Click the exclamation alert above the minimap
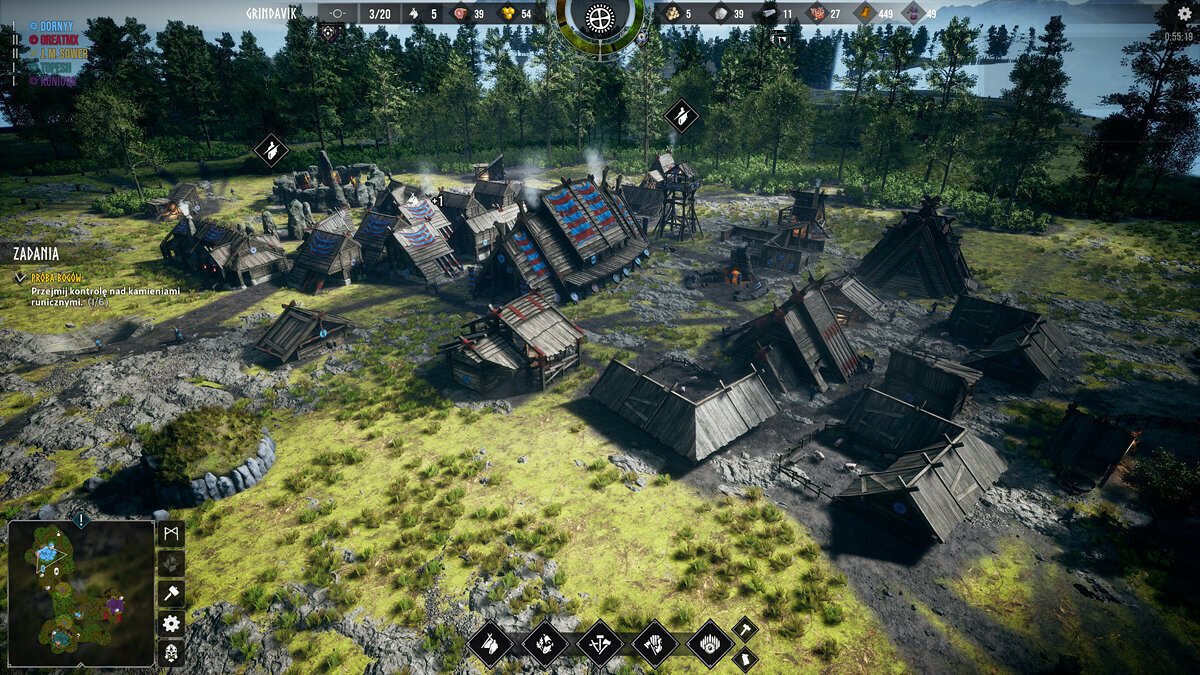1200x675 pixels. 80,519
